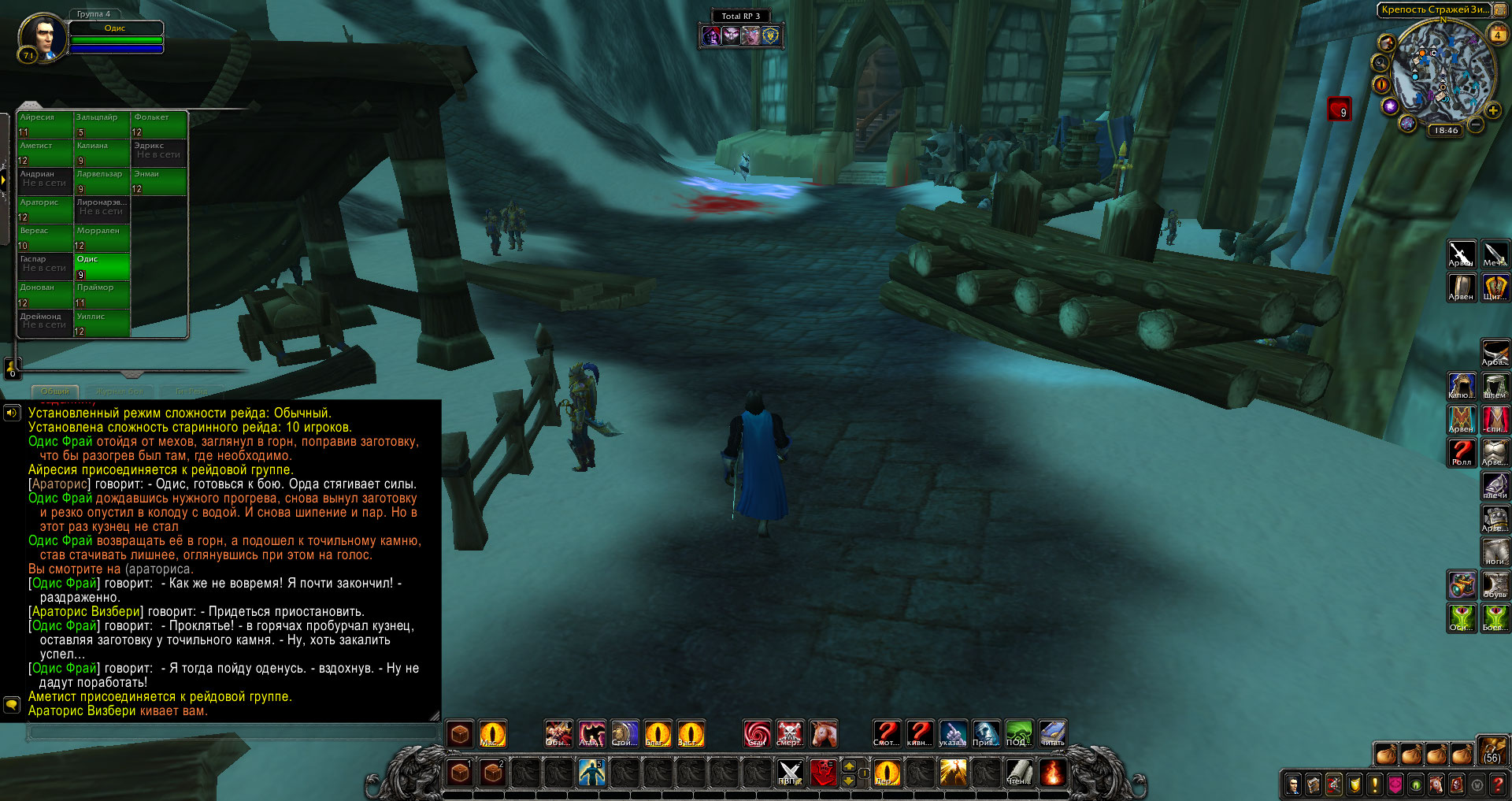Screen dimensions: 1512x801
Task: Use the 'Ролл' red question mark macro
Action: (1462, 452)
